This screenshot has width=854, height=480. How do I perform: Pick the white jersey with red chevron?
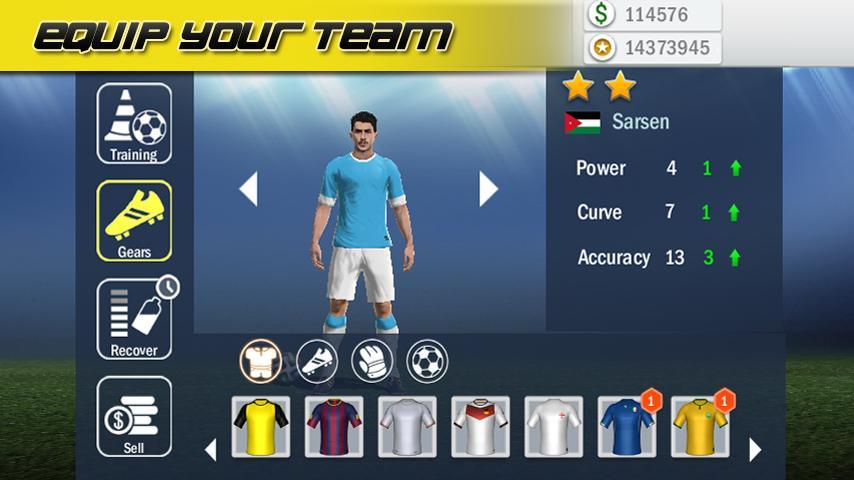[x=480, y=427]
